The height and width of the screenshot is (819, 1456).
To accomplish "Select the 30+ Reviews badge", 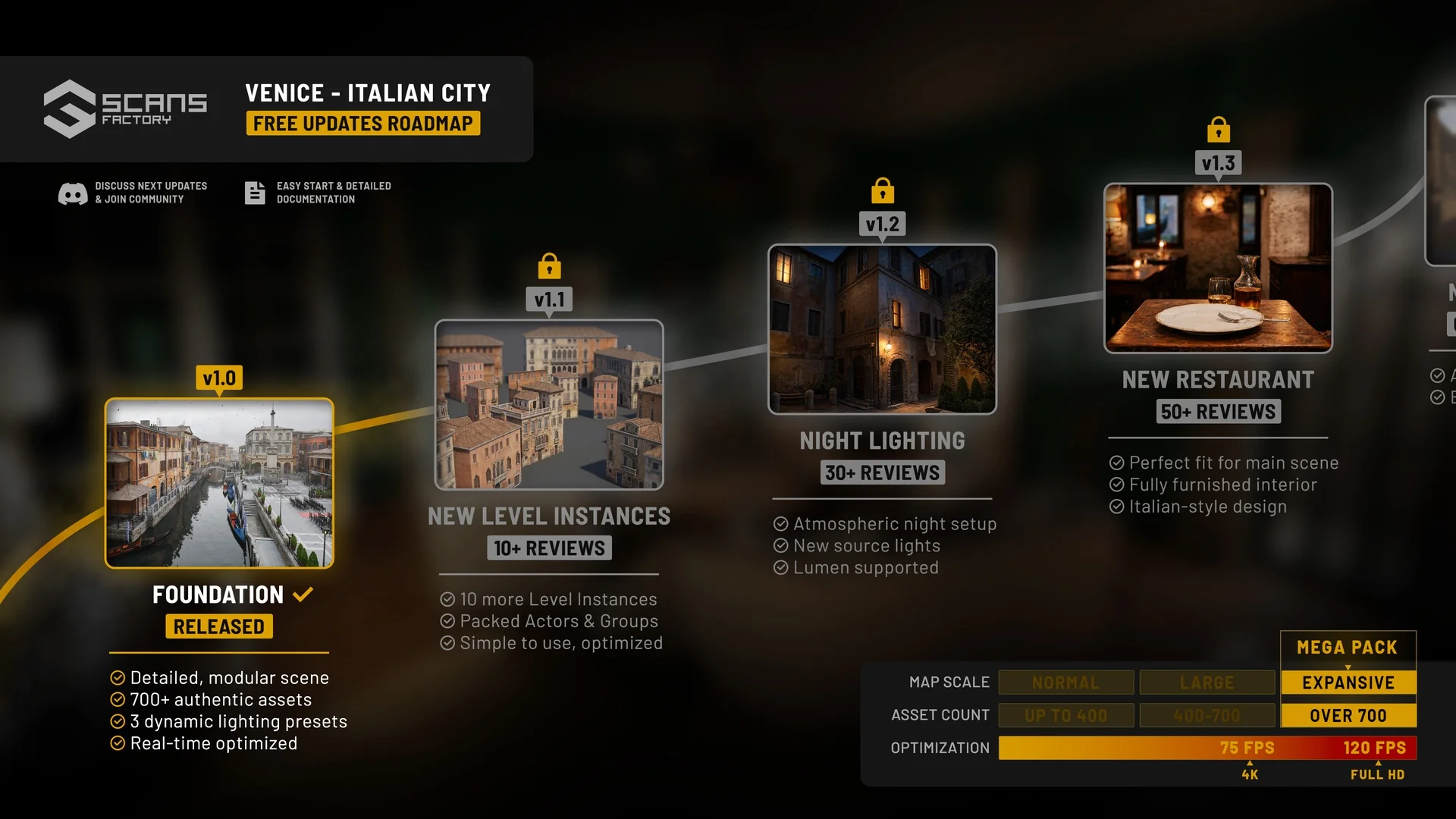I will (882, 472).
